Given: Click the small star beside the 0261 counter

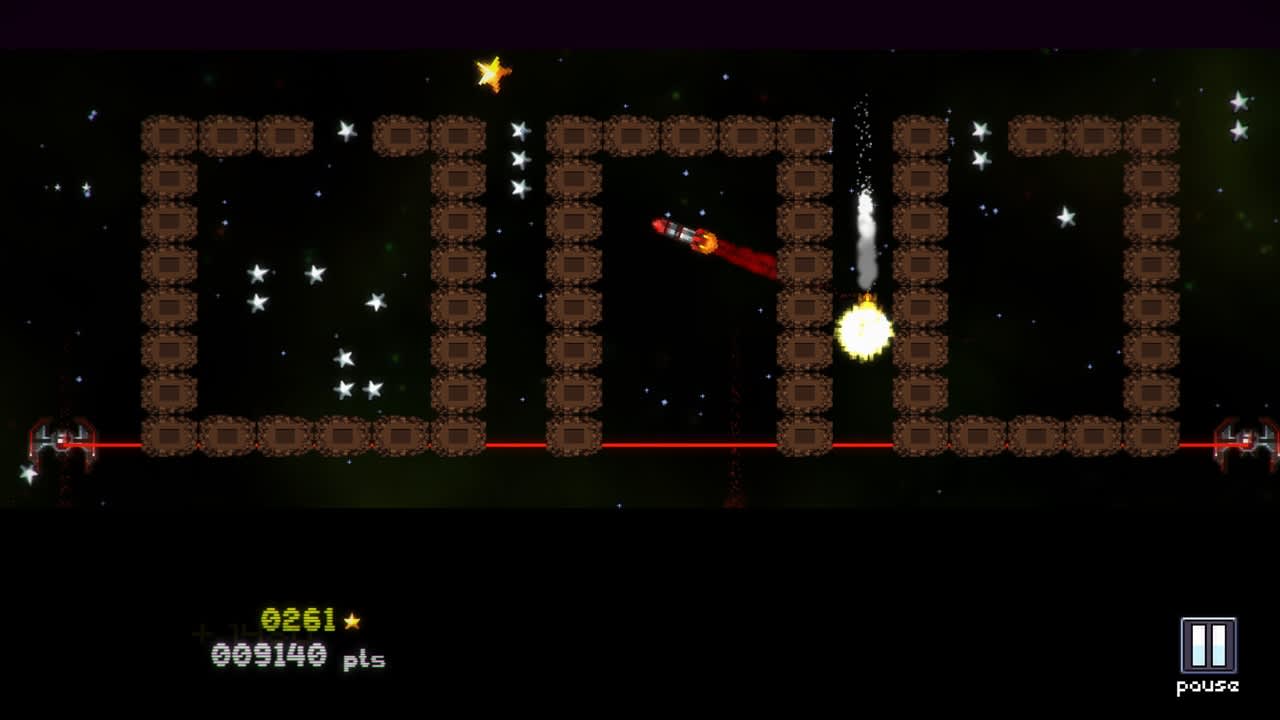Looking at the screenshot, I should coord(353,621).
